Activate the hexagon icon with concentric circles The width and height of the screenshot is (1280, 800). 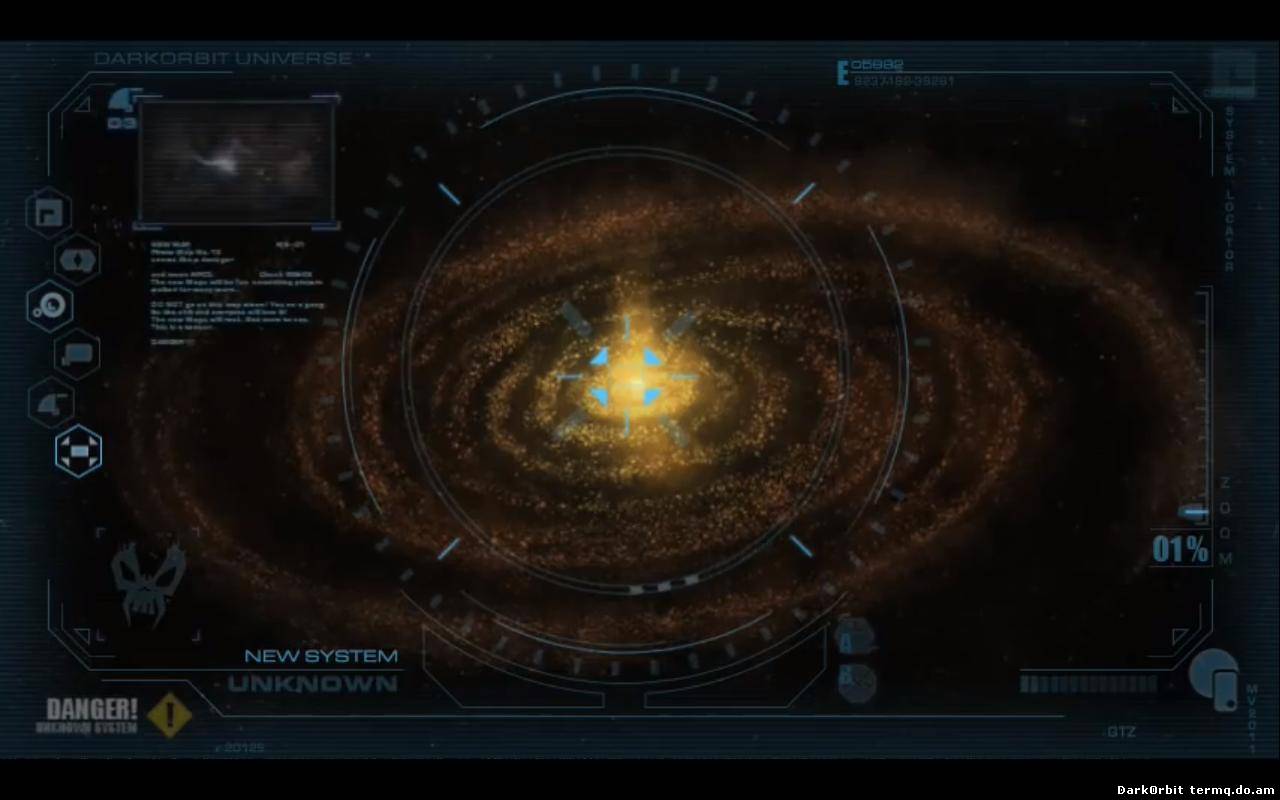[49, 306]
